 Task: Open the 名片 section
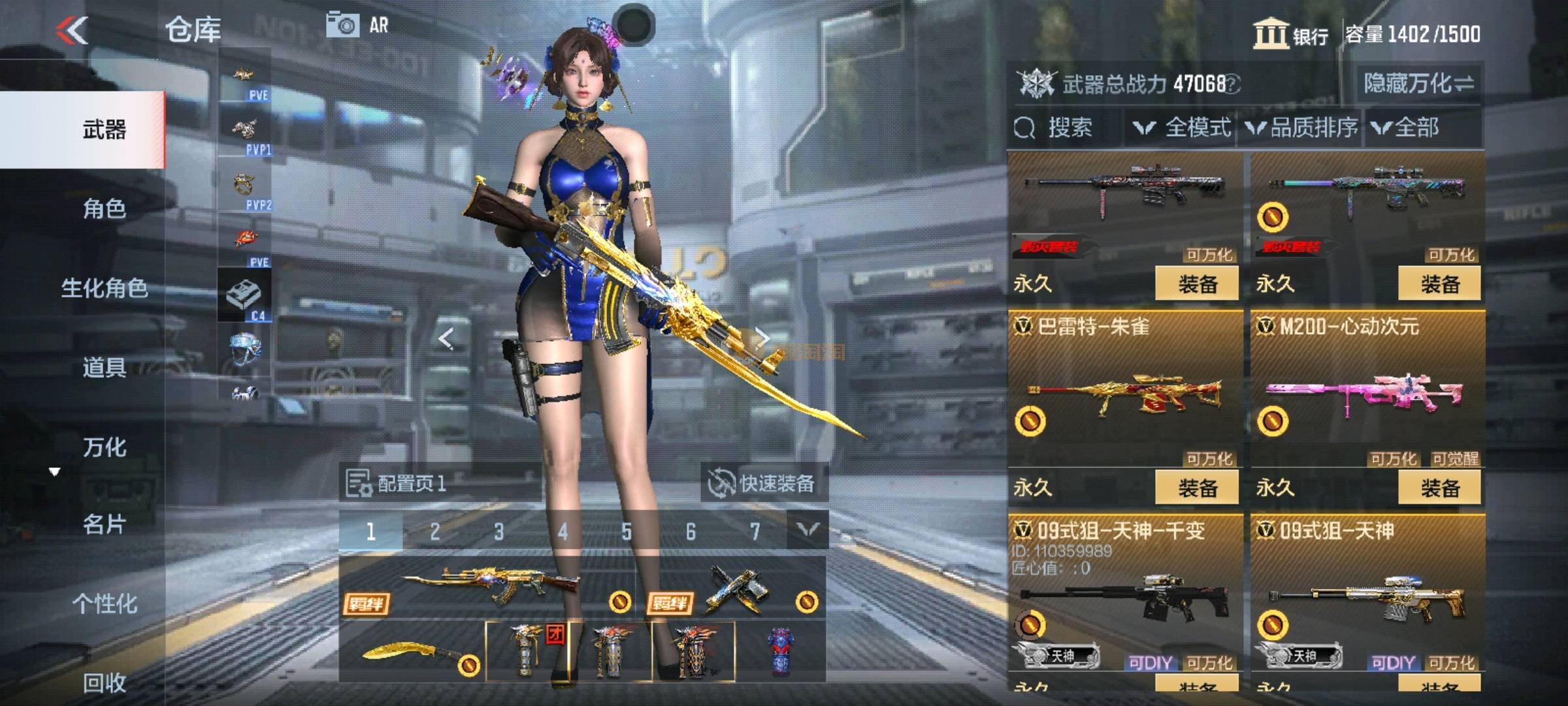105,524
